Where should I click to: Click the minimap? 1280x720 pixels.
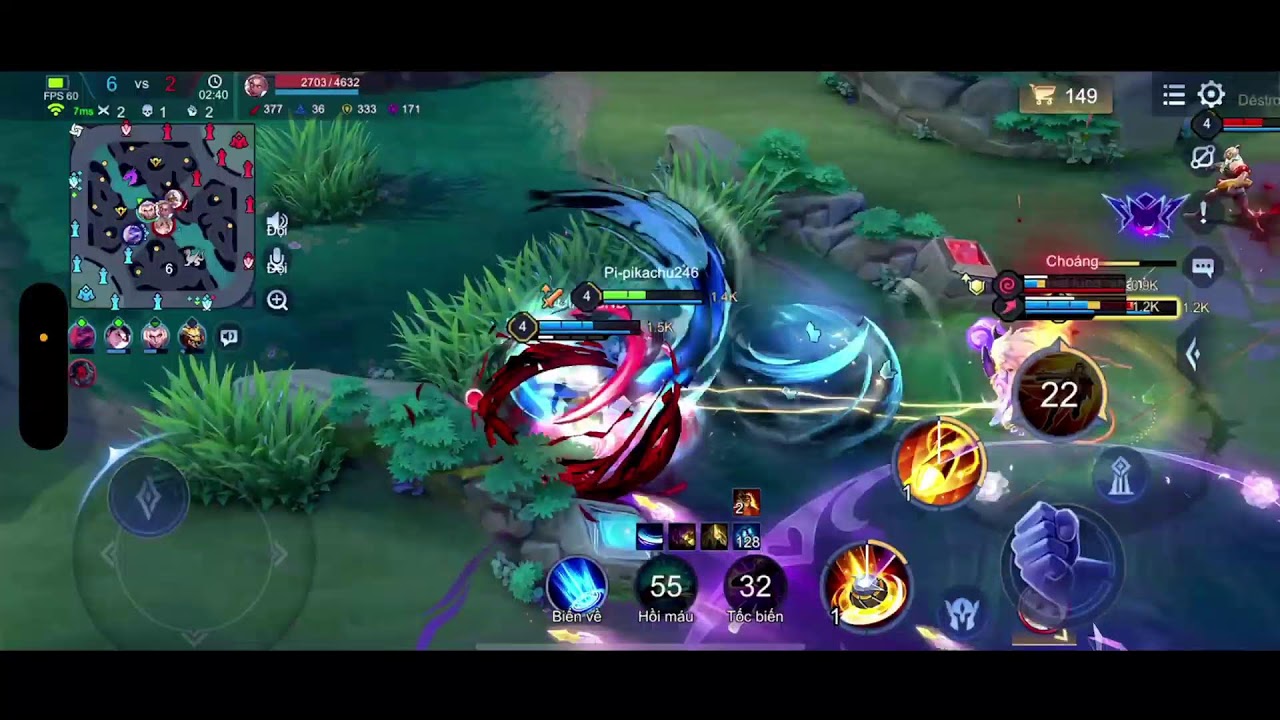162,216
